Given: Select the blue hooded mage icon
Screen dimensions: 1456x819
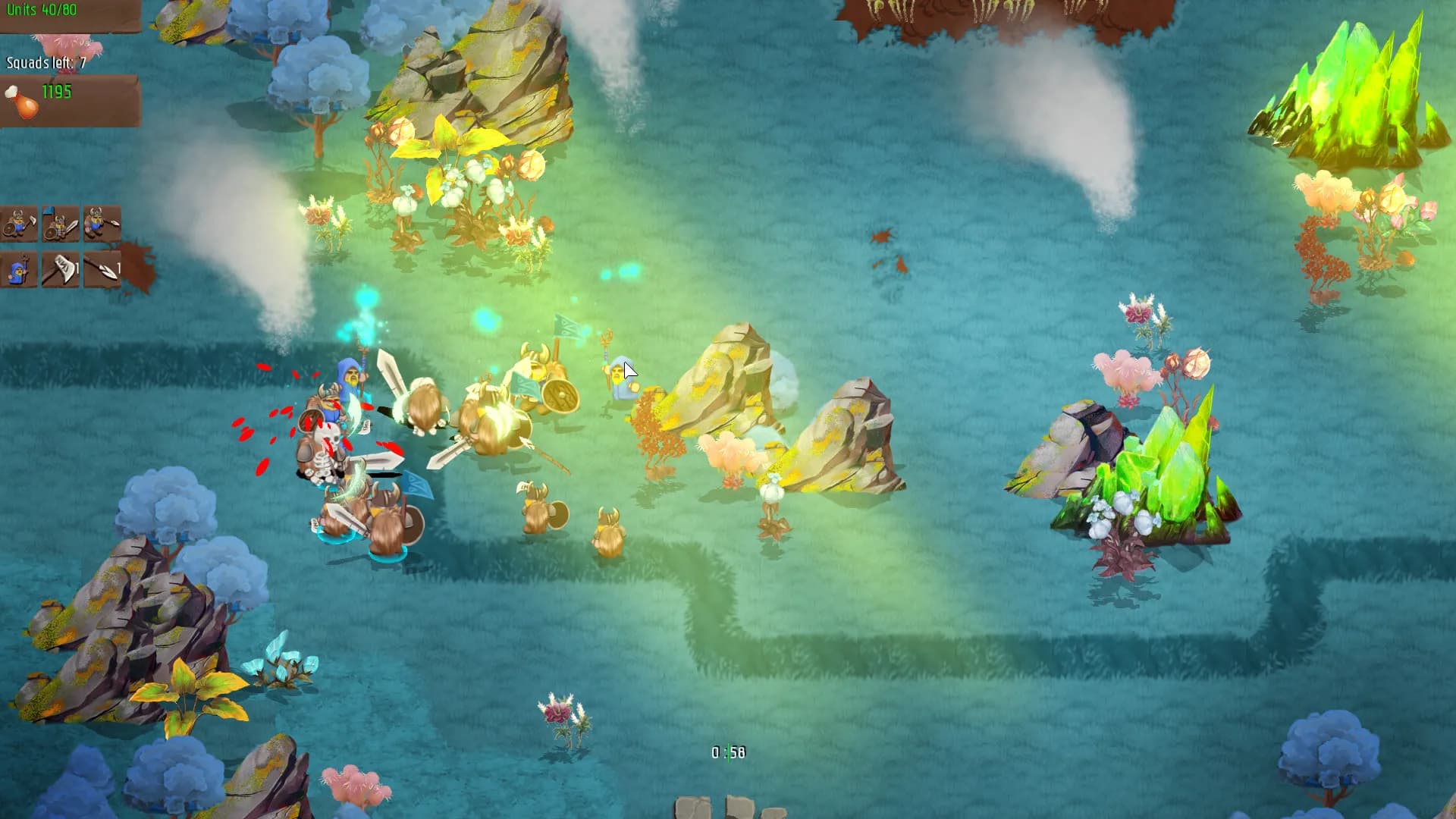Looking at the screenshot, I should 19,268.
